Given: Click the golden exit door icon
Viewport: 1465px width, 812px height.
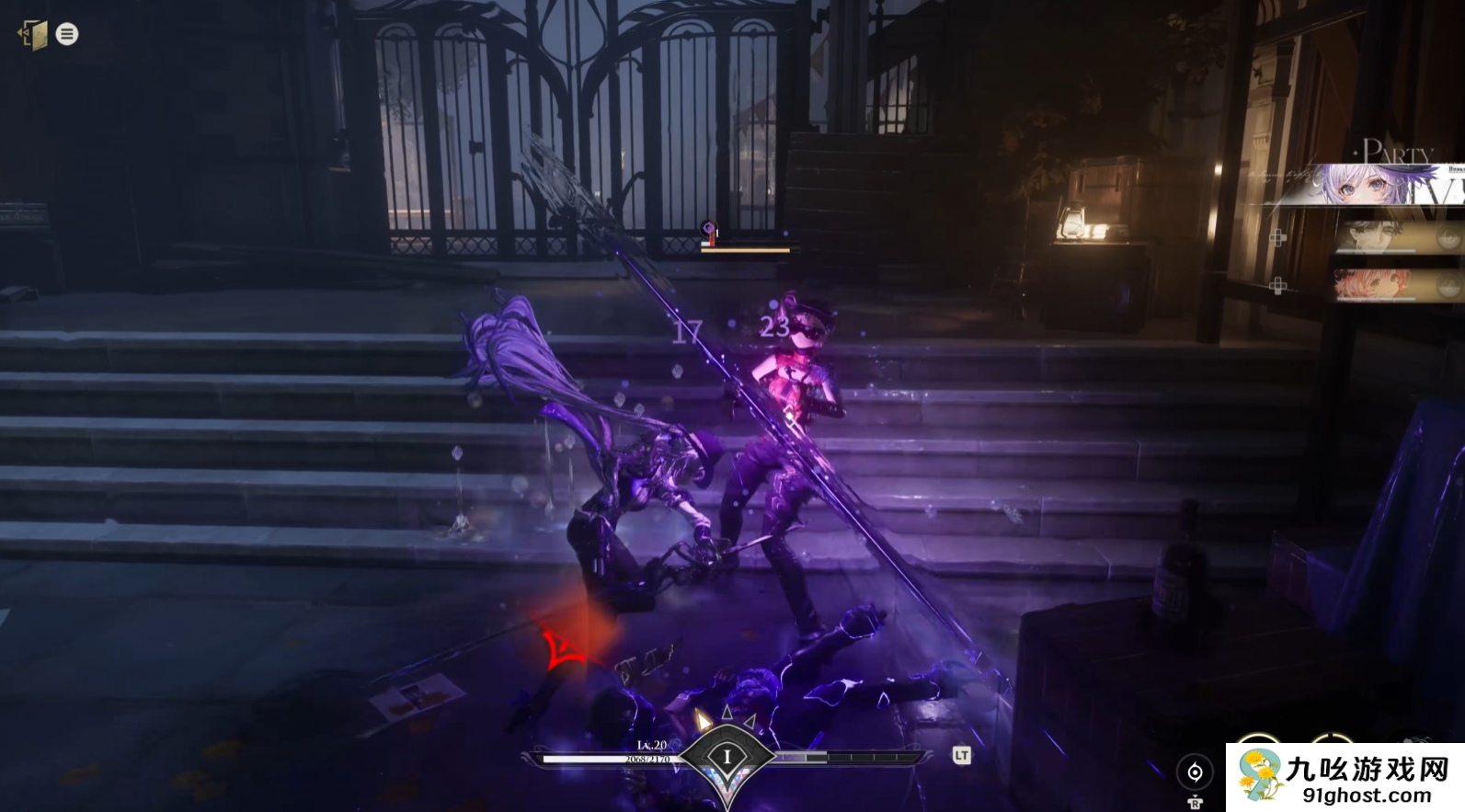Looking at the screenshot, I should tap(33, 35).
